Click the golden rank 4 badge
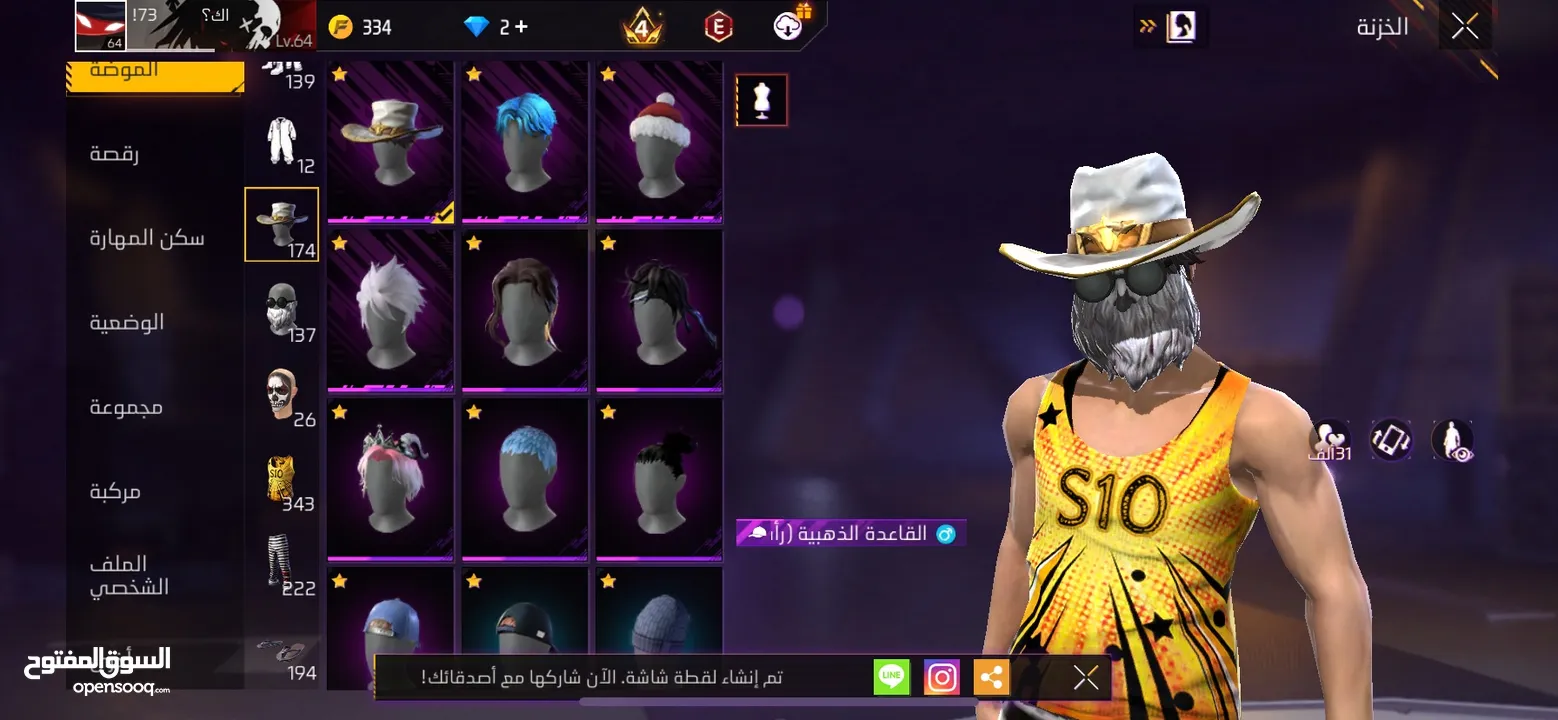Viewport: 1558px width, 720px height. tap(643, 25)
